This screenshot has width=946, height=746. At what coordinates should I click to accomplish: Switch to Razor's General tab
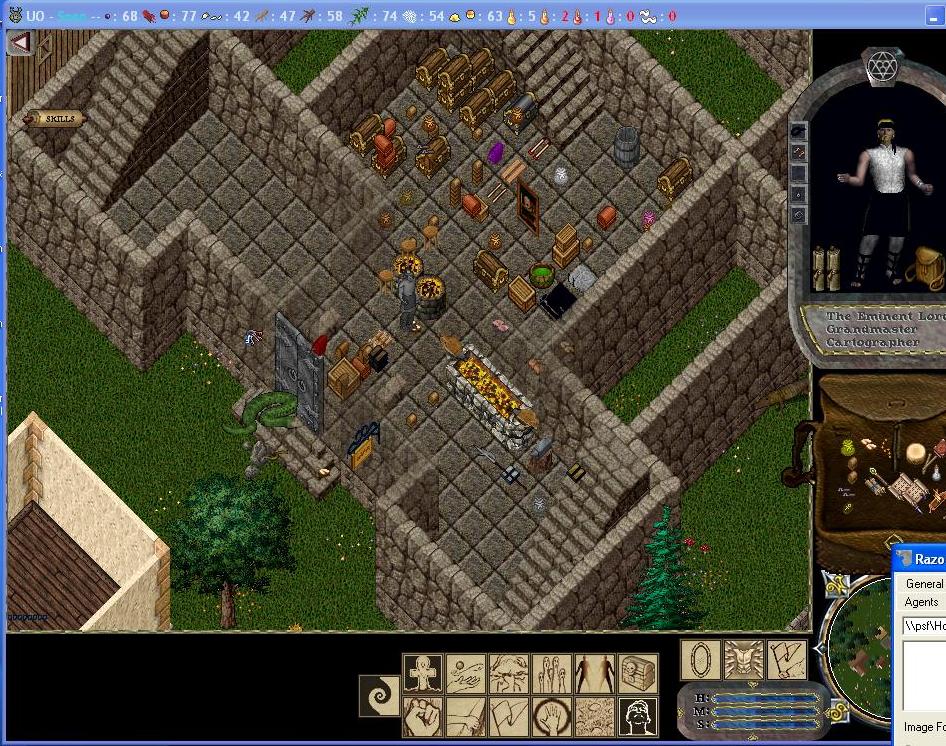[x=922, y=584]
